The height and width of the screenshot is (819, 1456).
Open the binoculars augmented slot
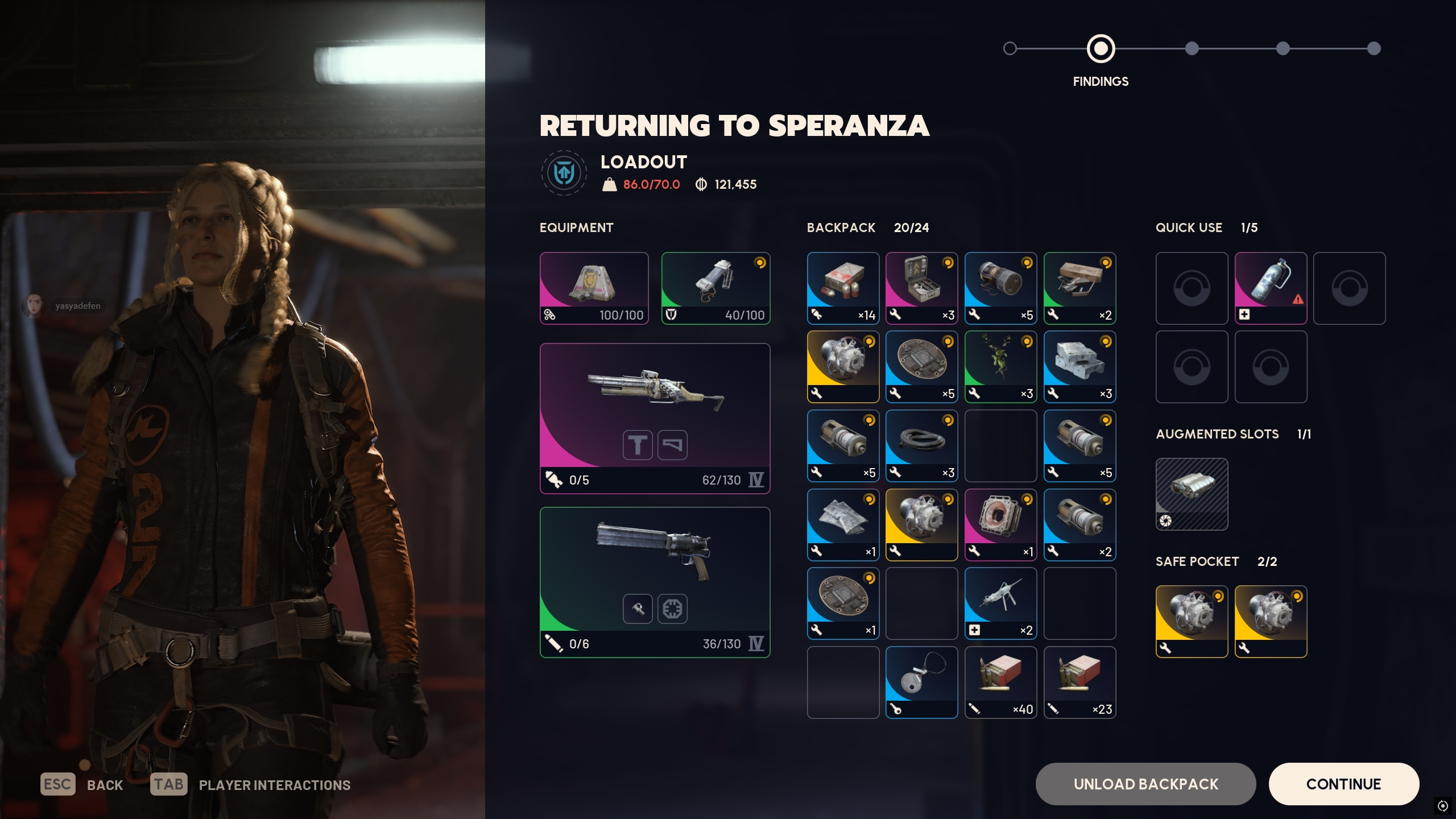pos(1192,494)
